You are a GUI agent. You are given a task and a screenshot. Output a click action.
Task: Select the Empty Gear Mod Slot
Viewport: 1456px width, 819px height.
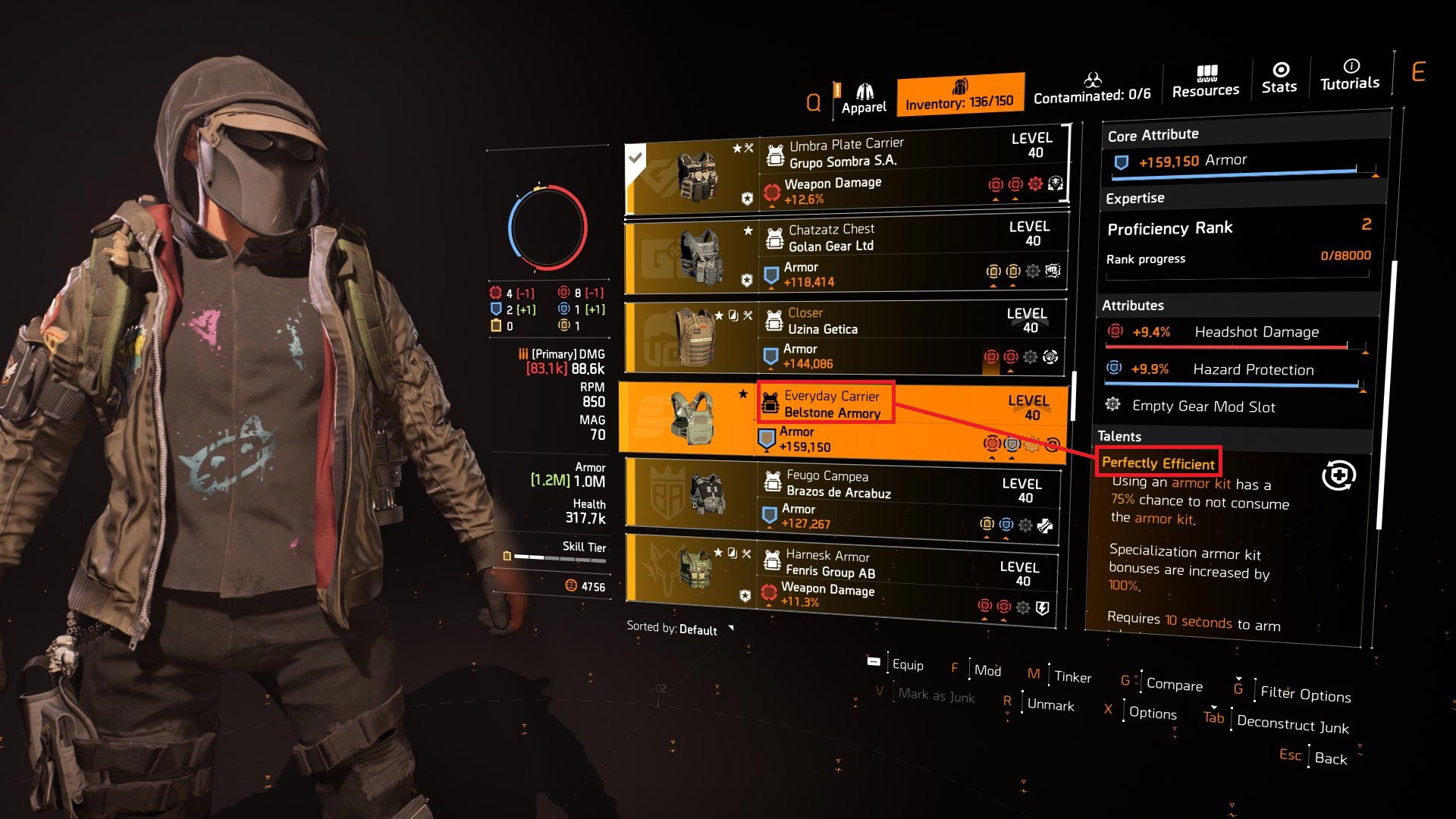click(1203, 406)
